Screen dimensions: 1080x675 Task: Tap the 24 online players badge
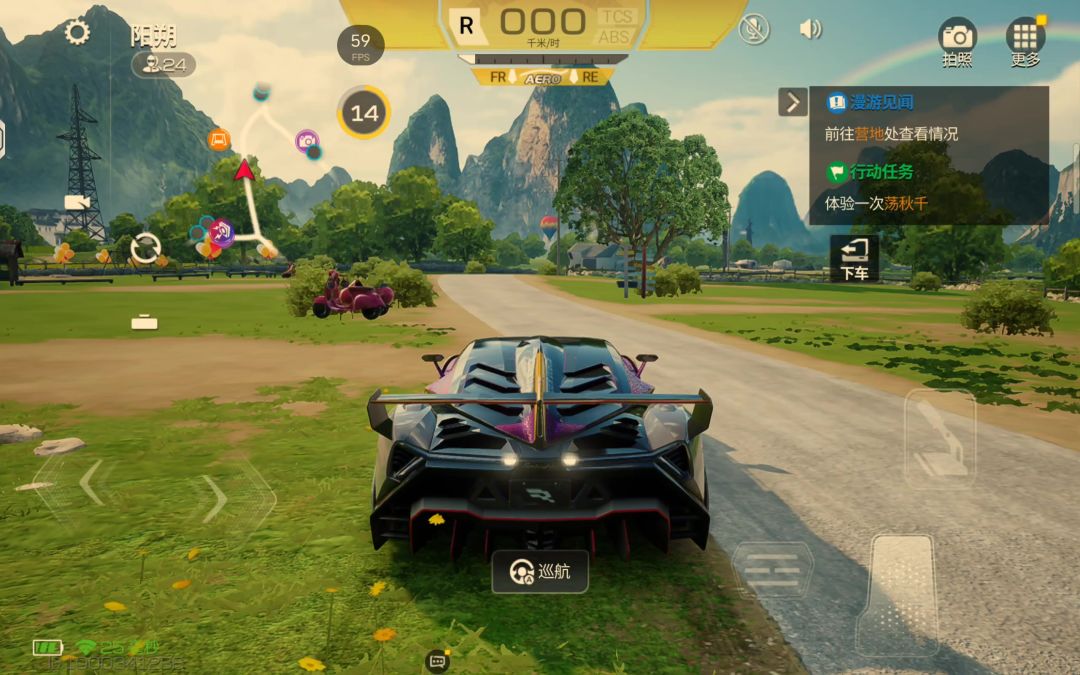(x=164, y=64)
